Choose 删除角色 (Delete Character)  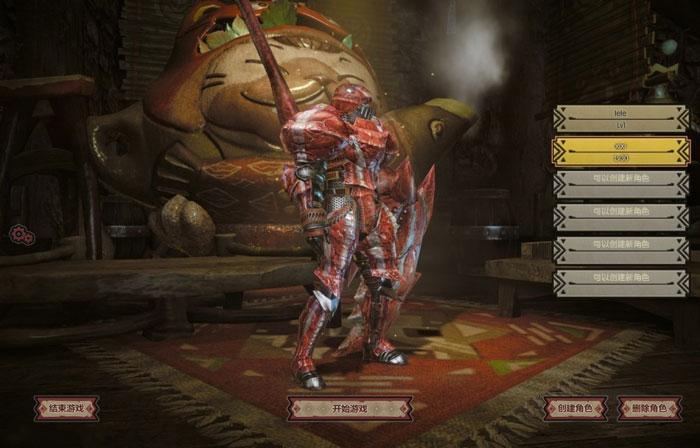650,408
